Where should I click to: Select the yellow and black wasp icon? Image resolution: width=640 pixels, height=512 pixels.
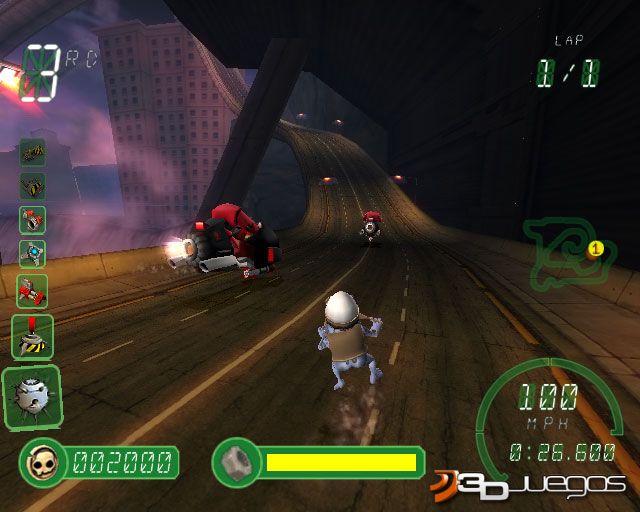pyautogui.click(x=33, y=186)
